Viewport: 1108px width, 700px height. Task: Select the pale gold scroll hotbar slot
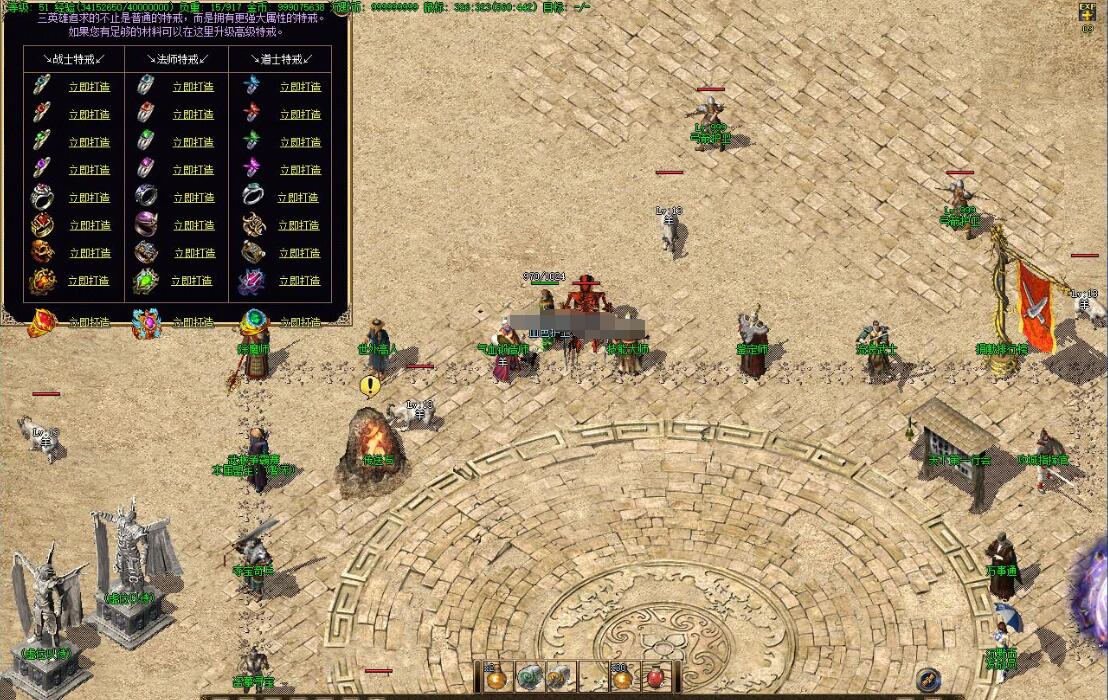tap(561, 677)
